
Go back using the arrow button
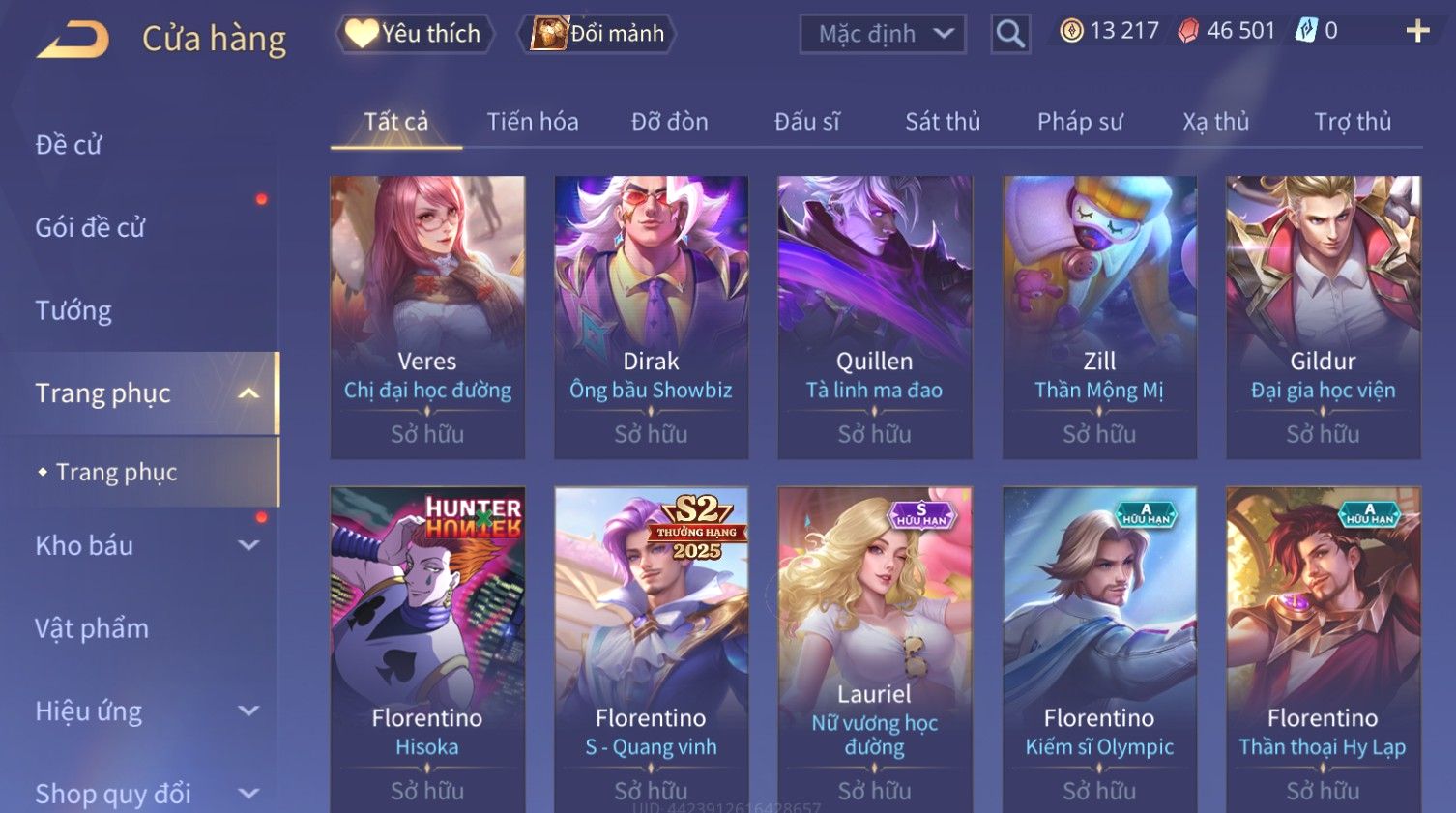pyautogui.click(x=73, y=39)
